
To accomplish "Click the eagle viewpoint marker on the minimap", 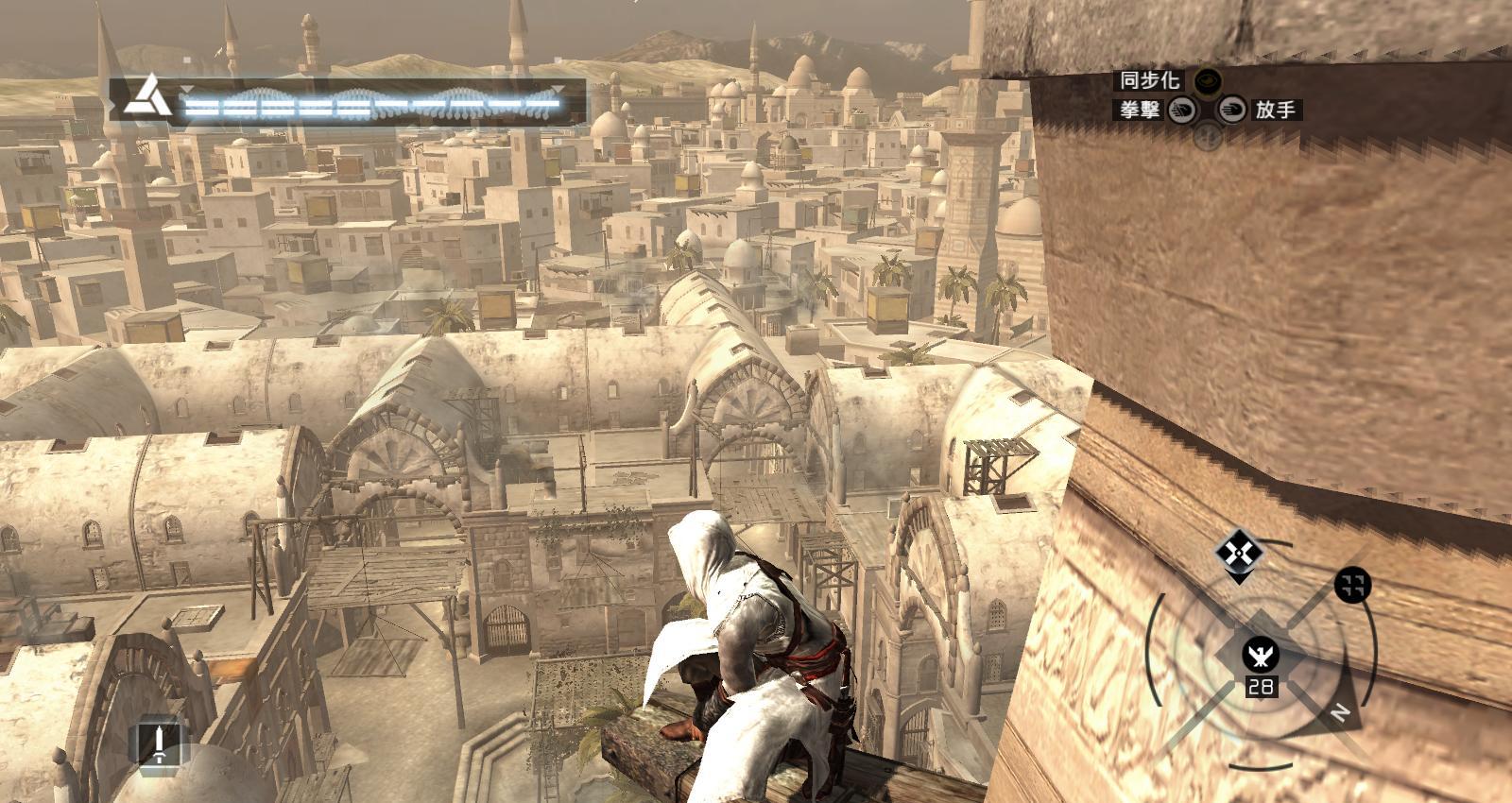I will pos(1260,653).
